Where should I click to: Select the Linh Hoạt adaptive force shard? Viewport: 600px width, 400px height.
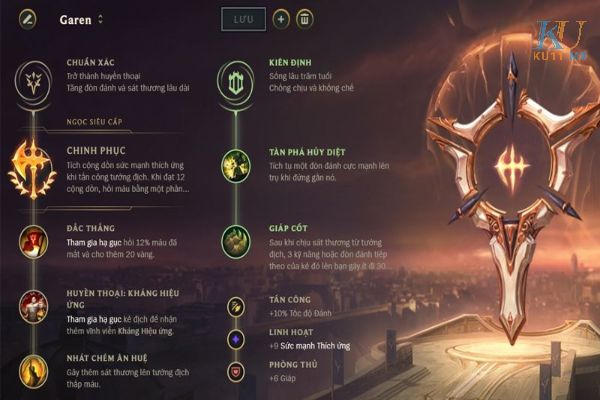tap(237, 339)
